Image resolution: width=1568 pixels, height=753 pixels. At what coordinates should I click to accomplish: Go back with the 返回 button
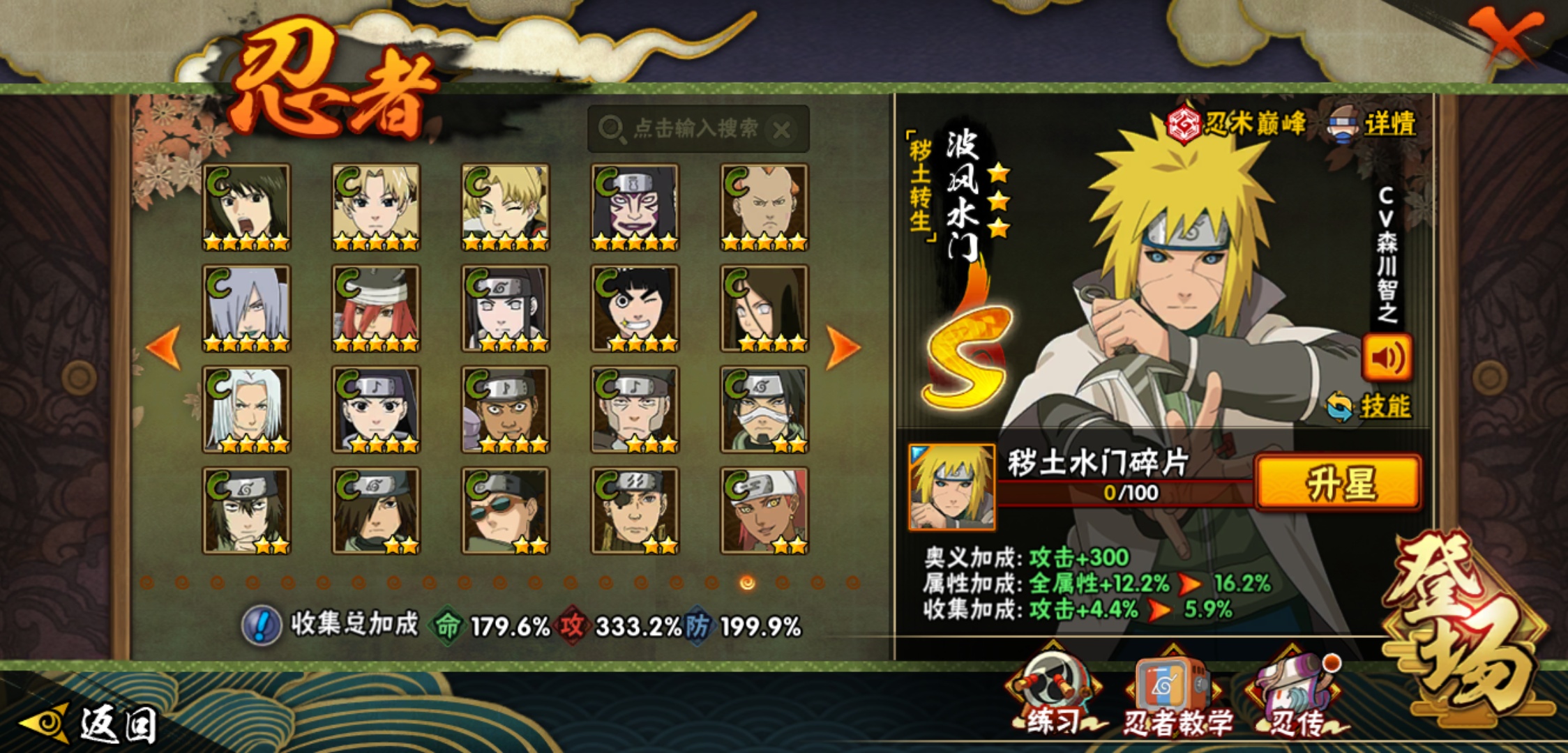tap(91, 724)
